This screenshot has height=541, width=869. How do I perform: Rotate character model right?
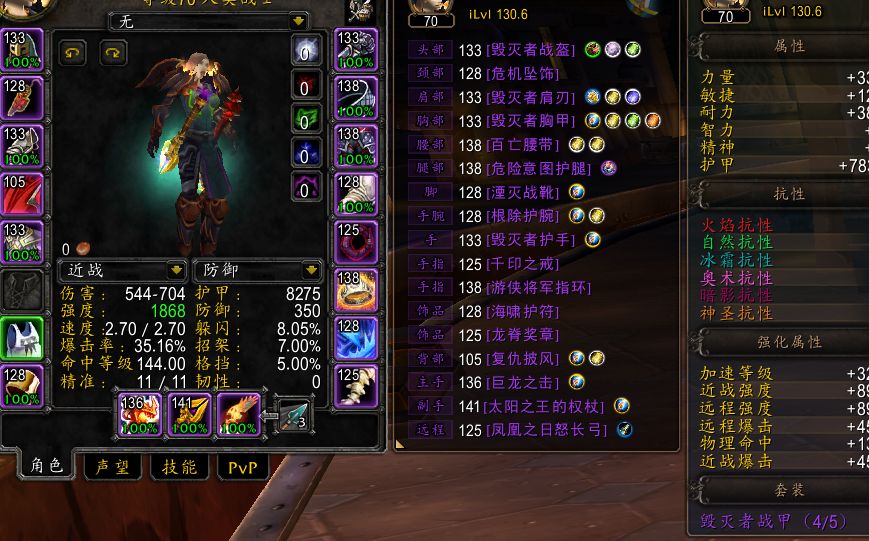point(113,54)
